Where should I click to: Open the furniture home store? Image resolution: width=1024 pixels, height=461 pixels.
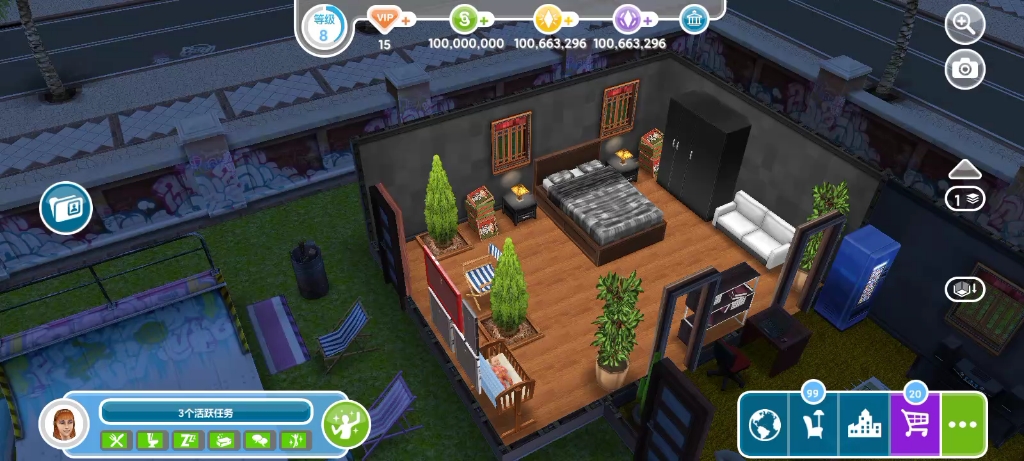(x=813, y=427)
